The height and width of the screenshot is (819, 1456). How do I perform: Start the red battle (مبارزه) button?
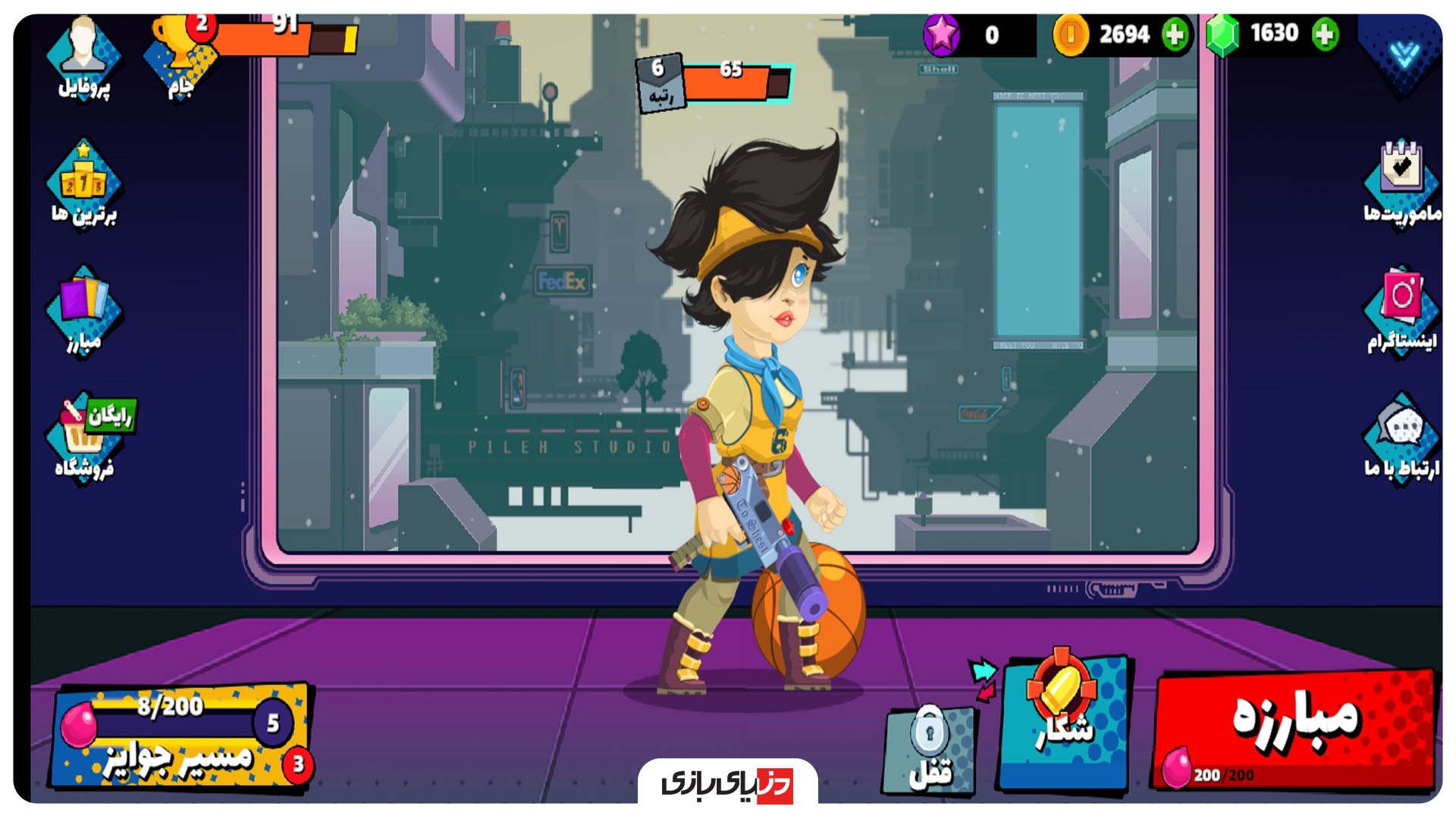tap(1293, 728)
